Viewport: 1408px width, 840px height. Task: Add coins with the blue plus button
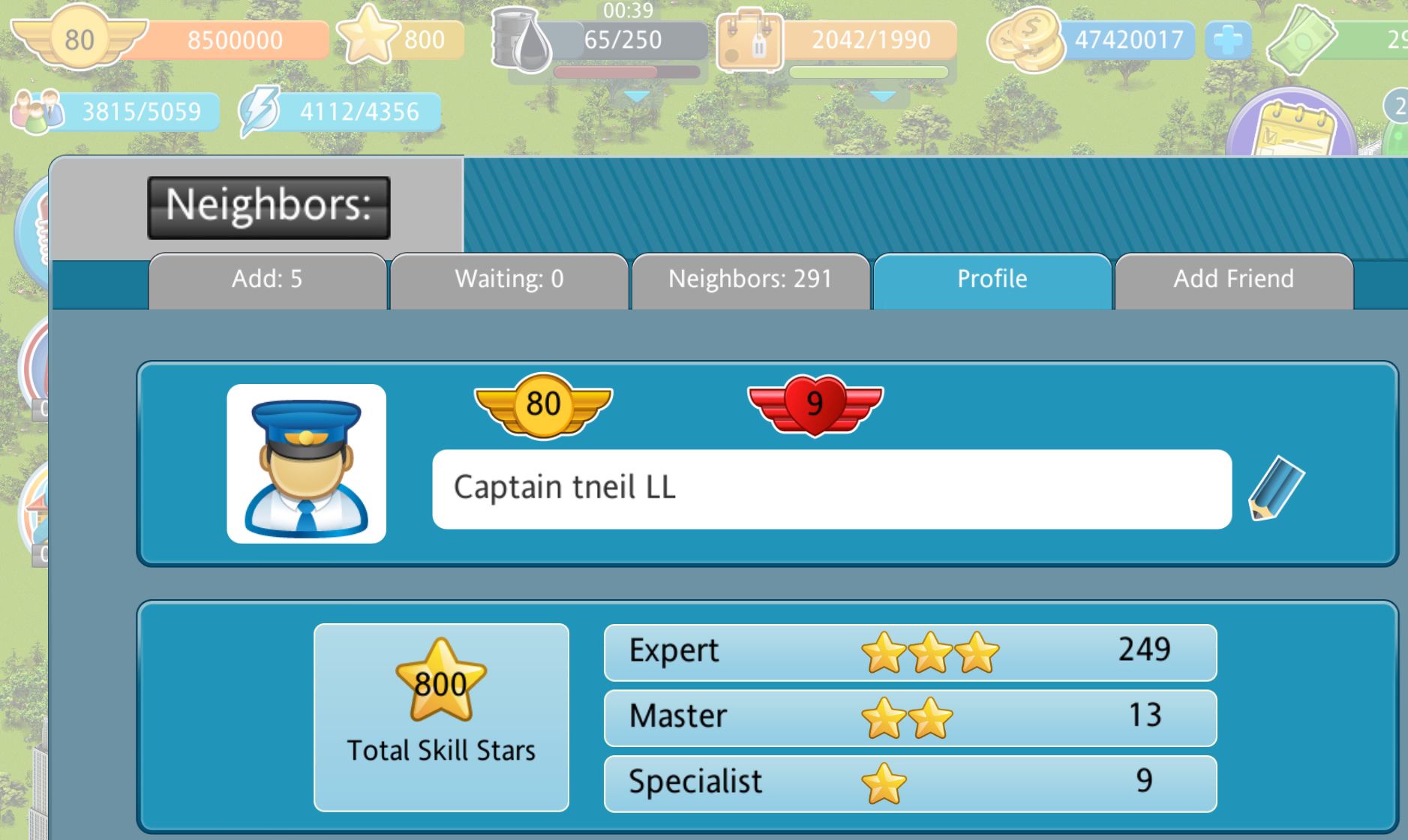(1228, 40)
